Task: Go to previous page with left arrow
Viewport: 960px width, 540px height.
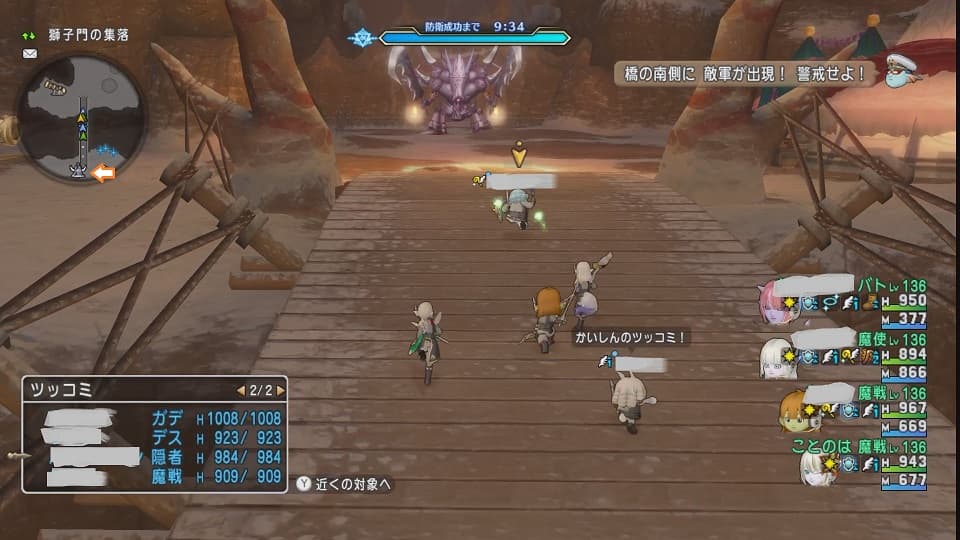Action: (240, 390)
